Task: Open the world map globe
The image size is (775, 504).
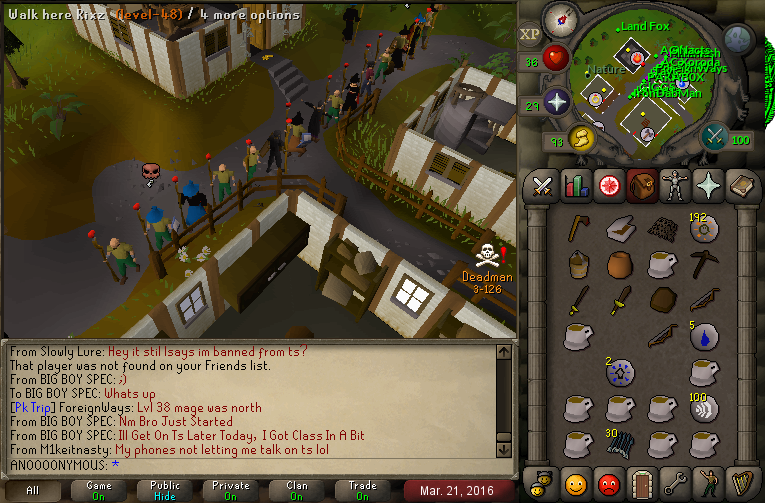Action: coord(738,40)
